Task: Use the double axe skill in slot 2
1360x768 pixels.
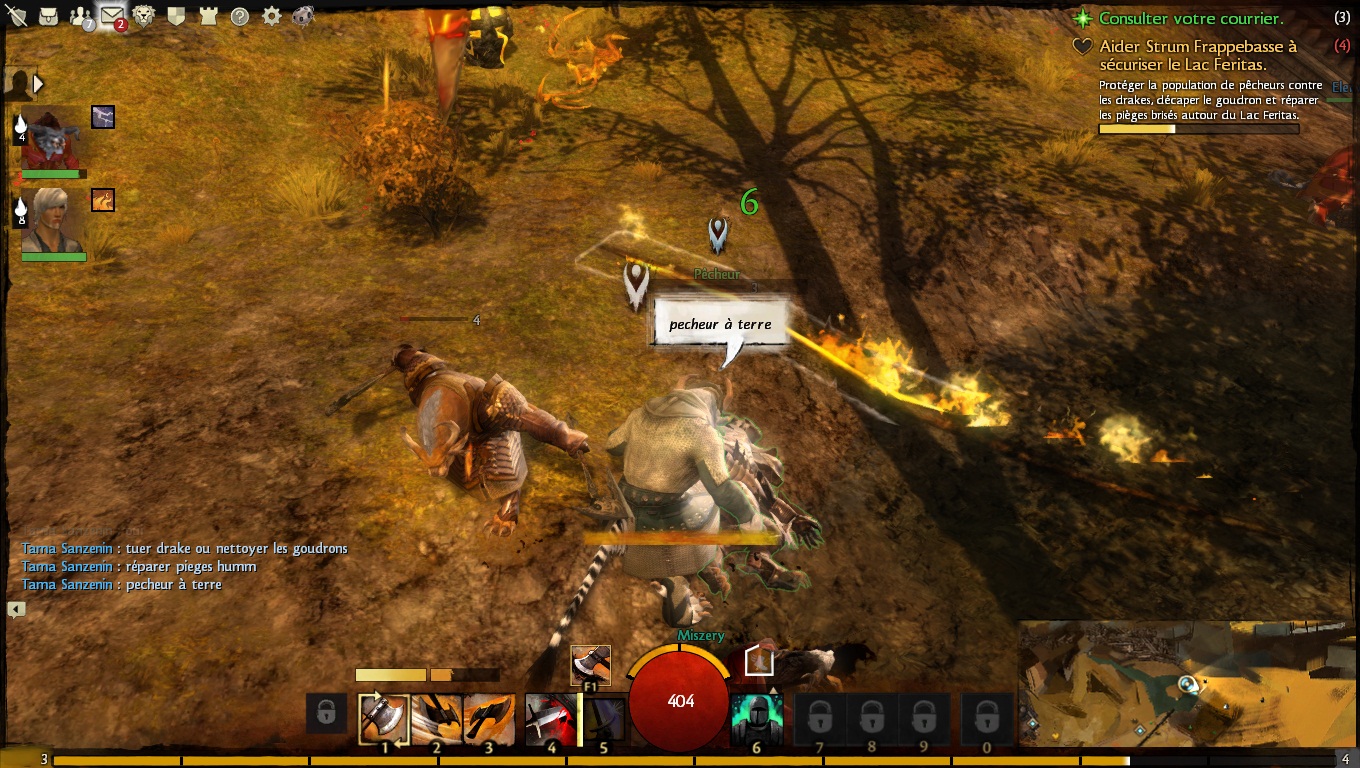Action: 437,719
